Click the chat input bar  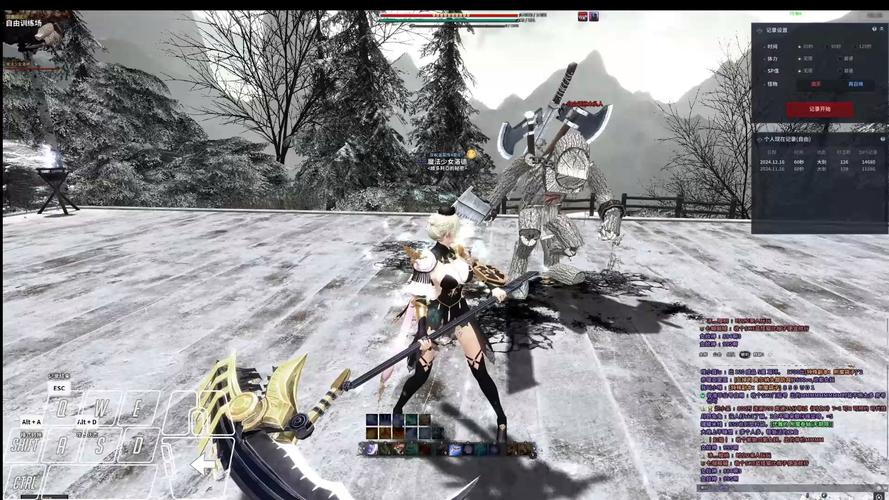tap(790, 489)
